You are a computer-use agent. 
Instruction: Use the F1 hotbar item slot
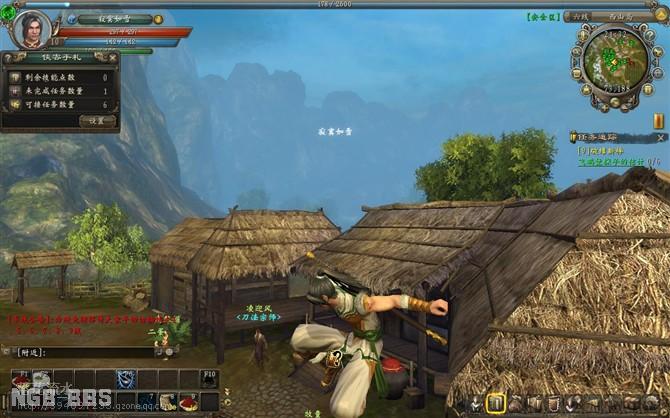tap(22, 379)
